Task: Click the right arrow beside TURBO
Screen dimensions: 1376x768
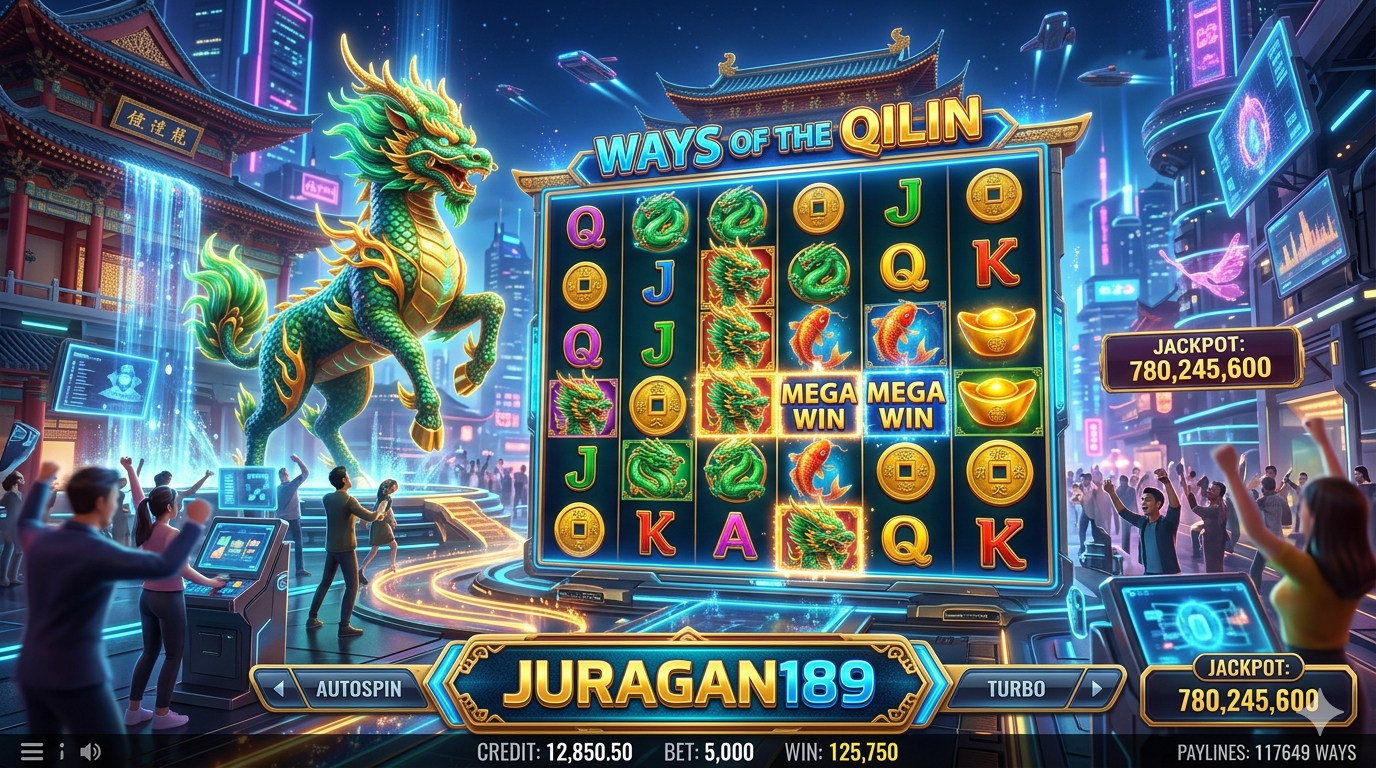Action: 1097,689
